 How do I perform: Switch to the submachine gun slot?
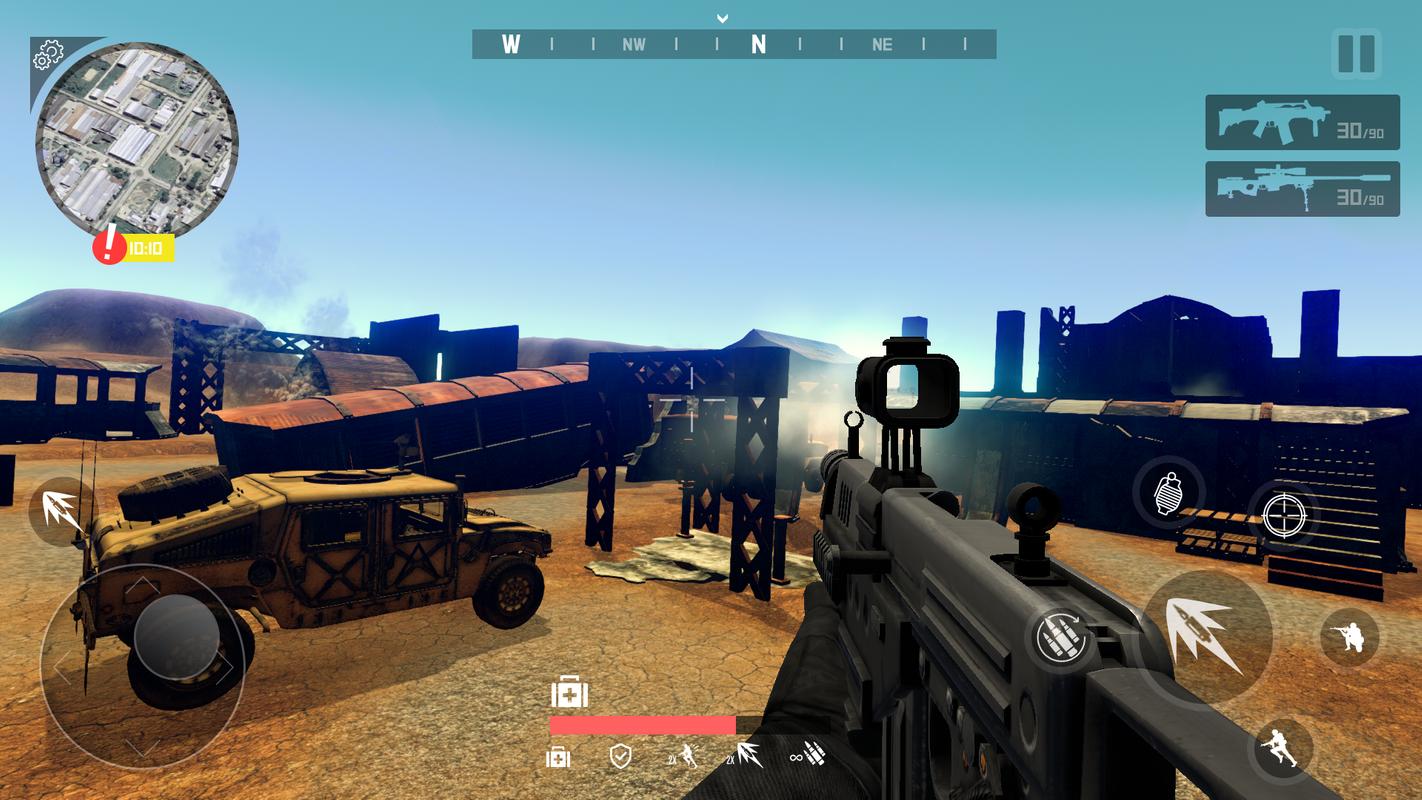pos(1301,123)
